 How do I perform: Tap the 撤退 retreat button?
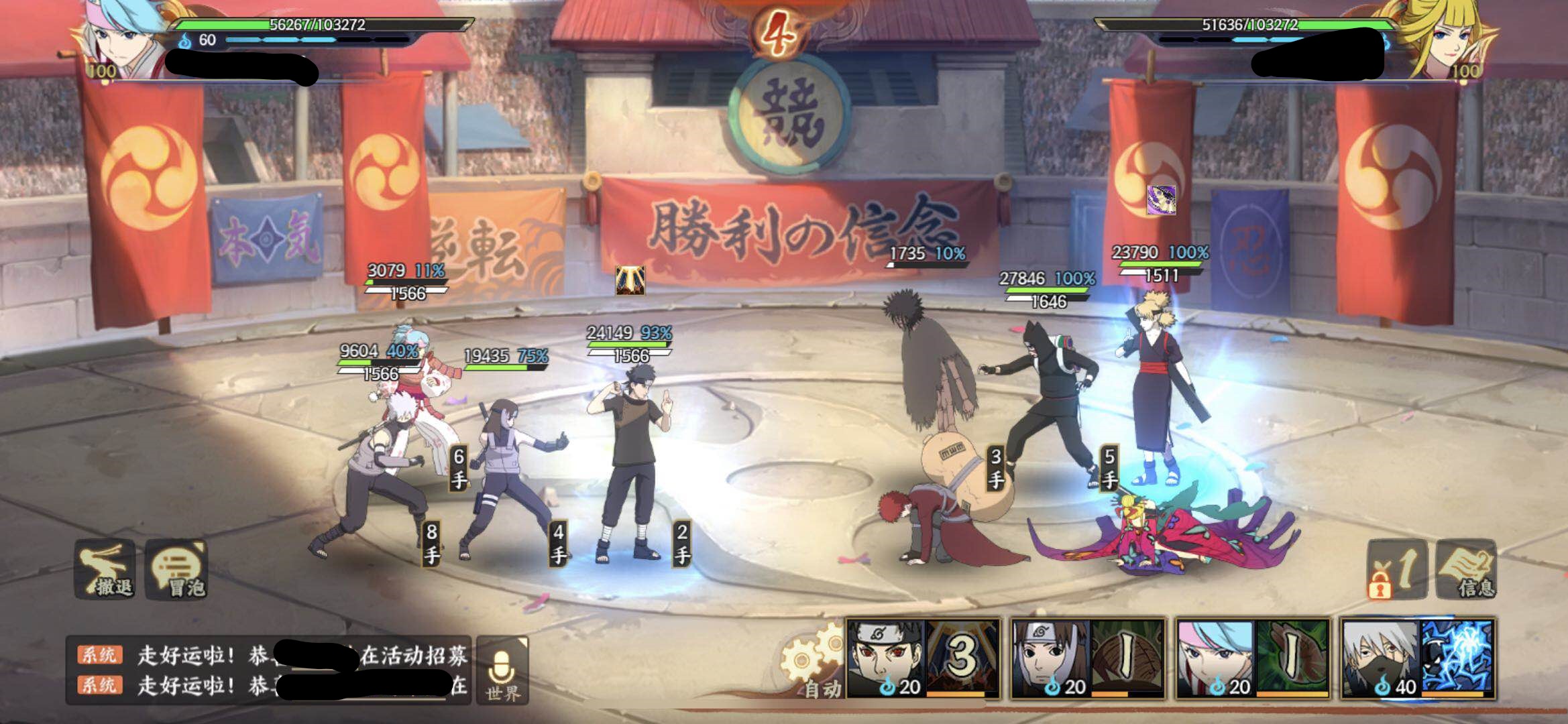(x=106, y=568)
